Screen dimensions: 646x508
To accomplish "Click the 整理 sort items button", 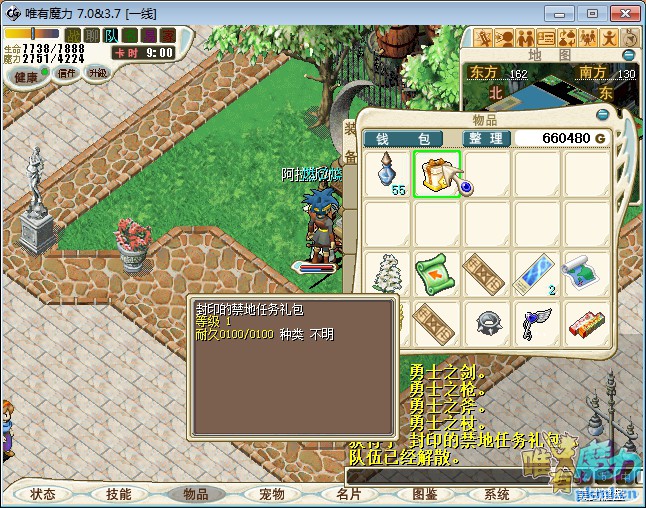I will (x=487, y=138).
